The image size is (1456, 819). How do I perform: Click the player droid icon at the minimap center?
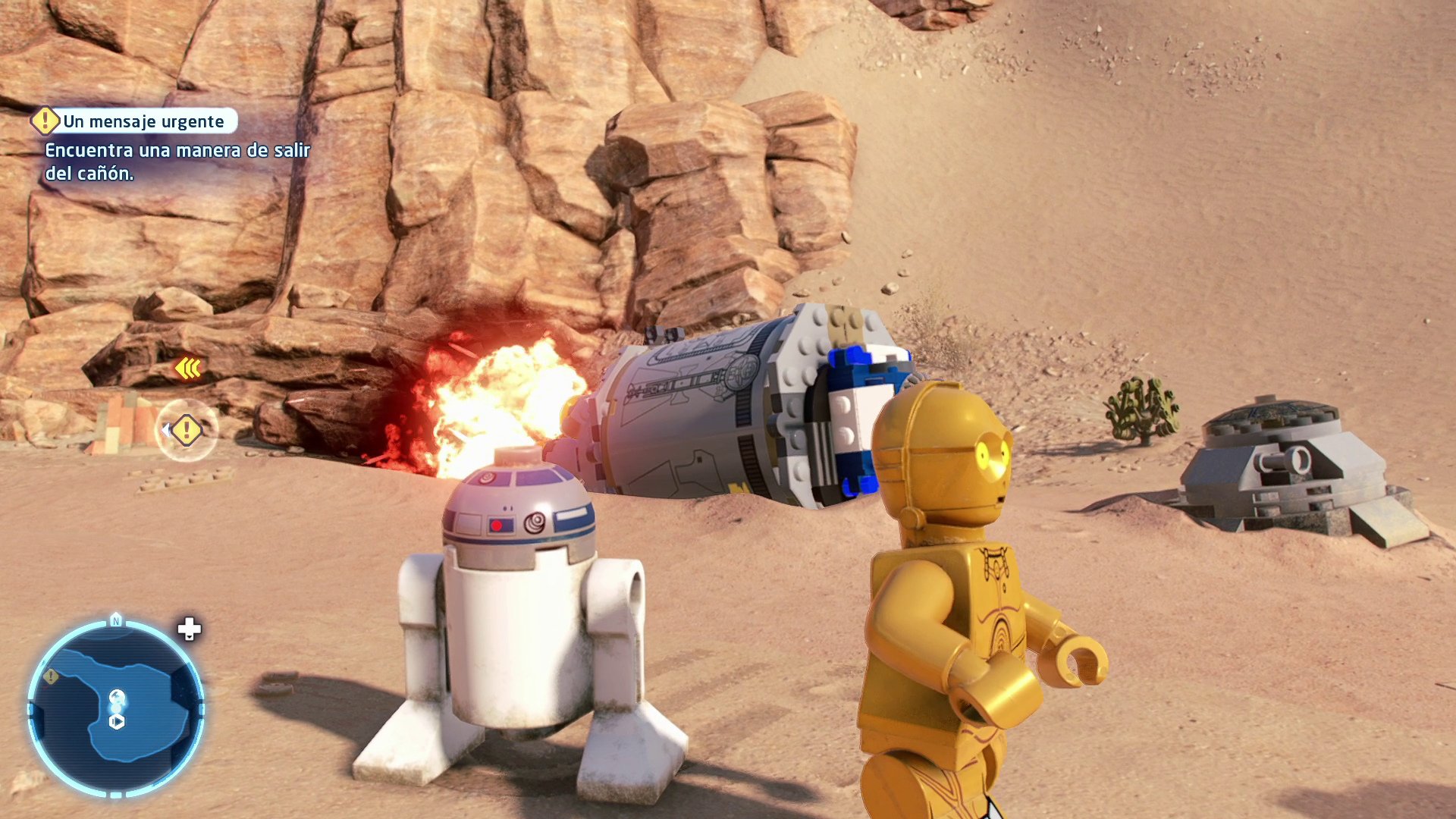118,695
